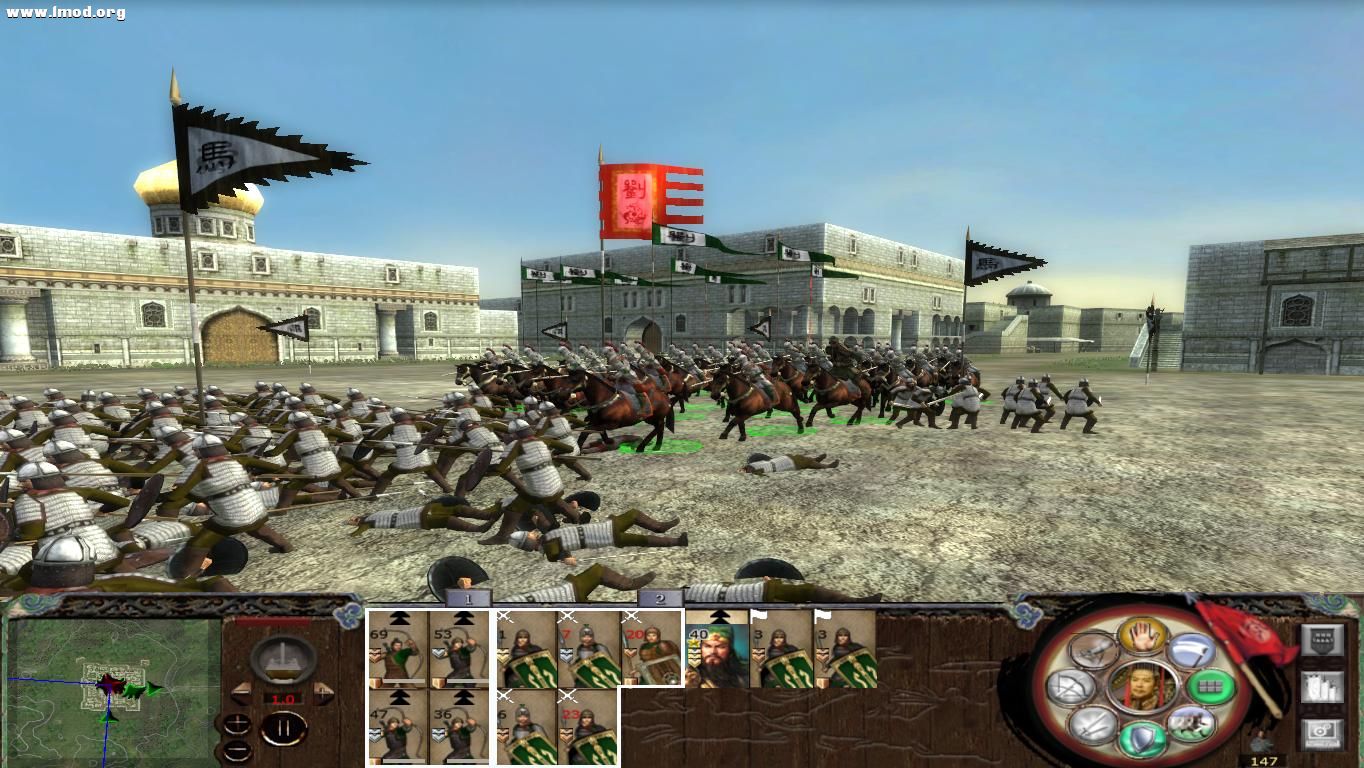The image size is (1364, 768).
Task: Click the siege equipment icon on the radial
Action: (x=1094, y=651)
